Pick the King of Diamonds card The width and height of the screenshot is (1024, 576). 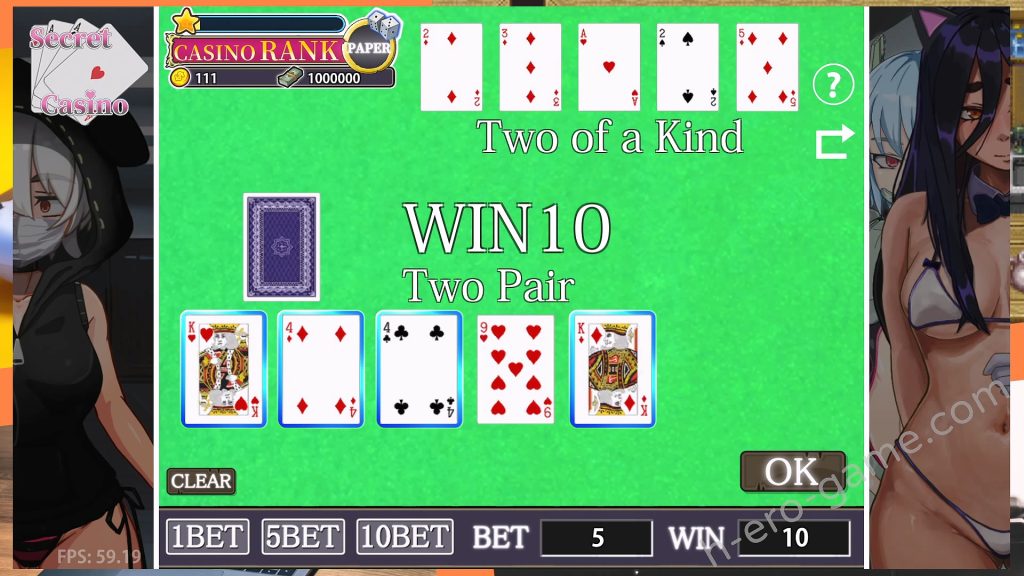[x=612, y=369]
